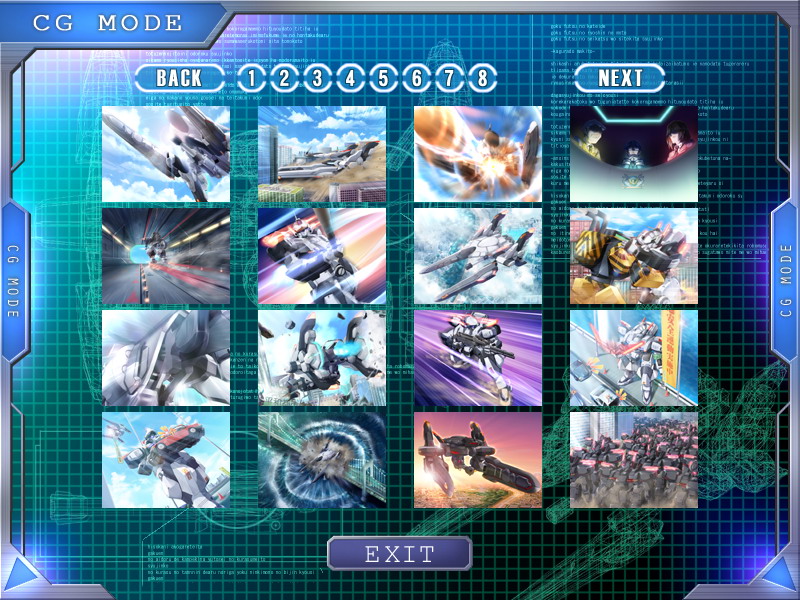Viewport: 800px width, 600px height.
Task: Jump to gallery page 4
Action: point(350,77)
